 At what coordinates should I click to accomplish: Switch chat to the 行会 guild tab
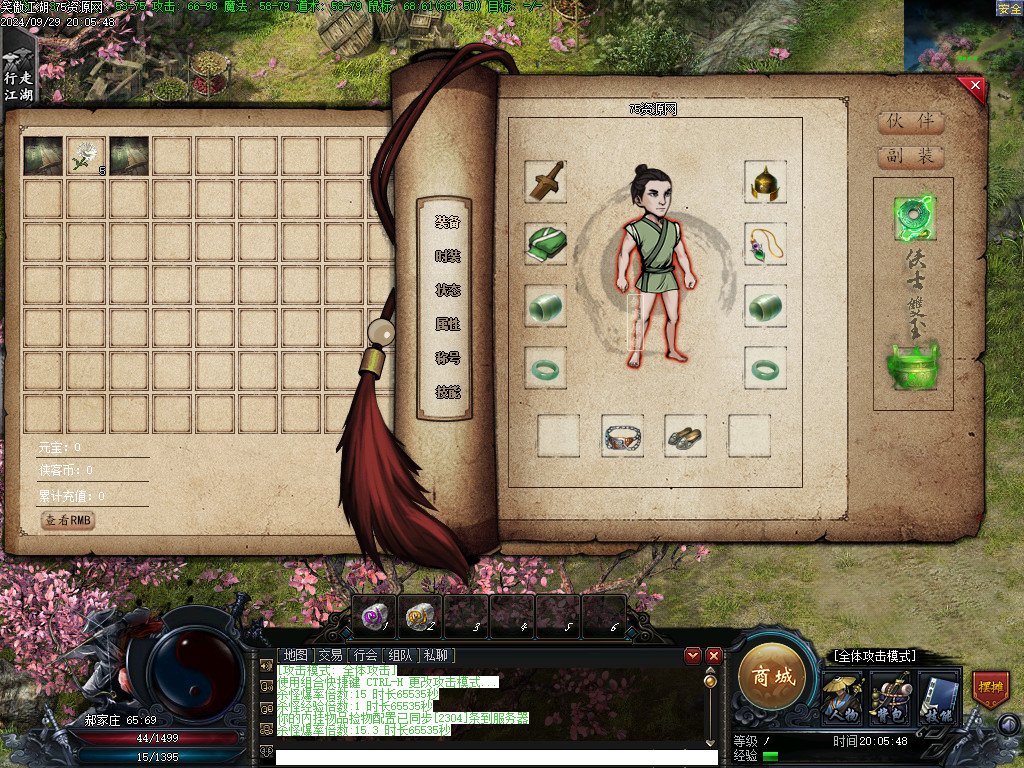(x=365, y=656)
